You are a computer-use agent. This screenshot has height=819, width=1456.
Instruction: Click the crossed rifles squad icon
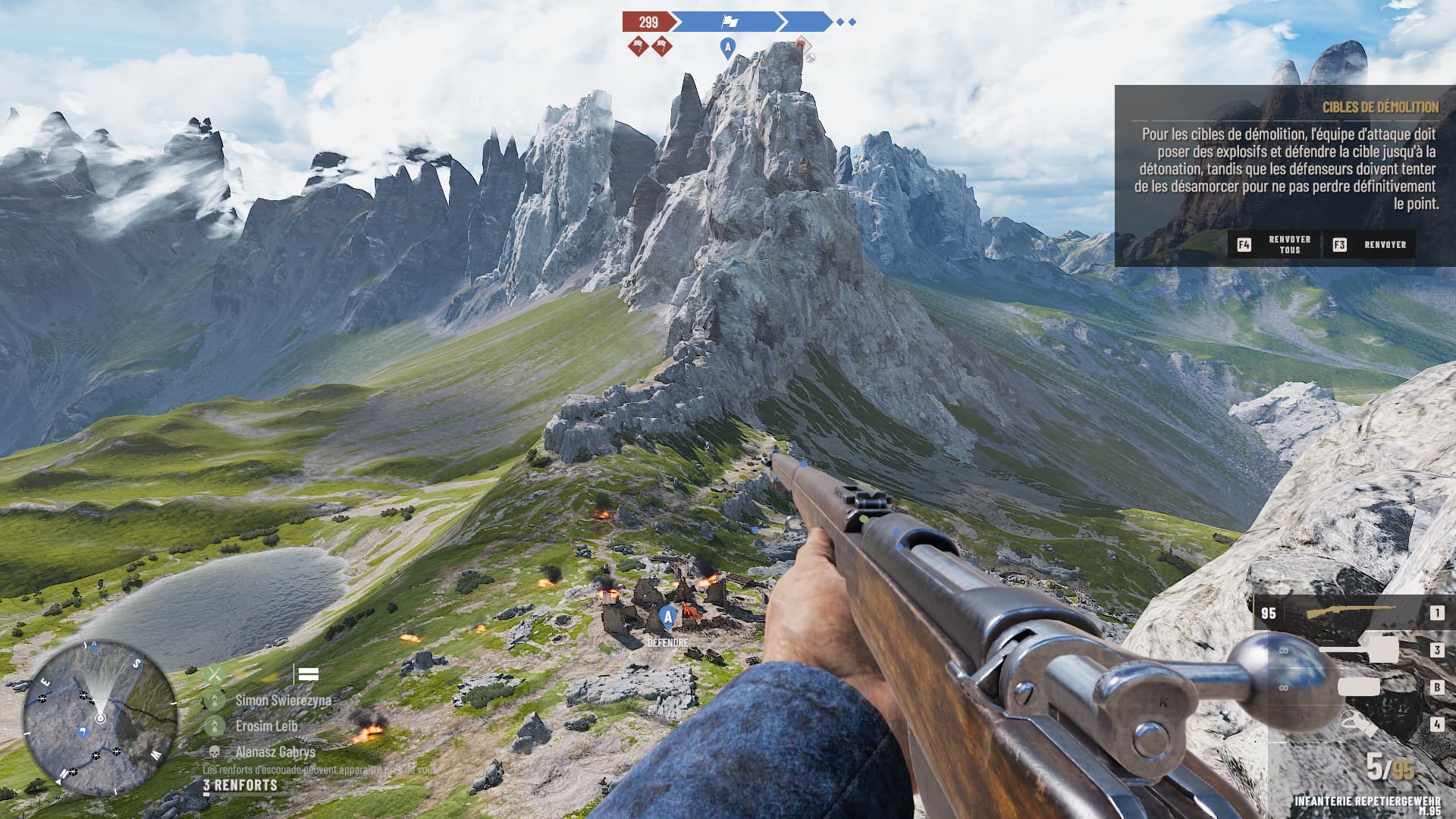click(215, 673)
